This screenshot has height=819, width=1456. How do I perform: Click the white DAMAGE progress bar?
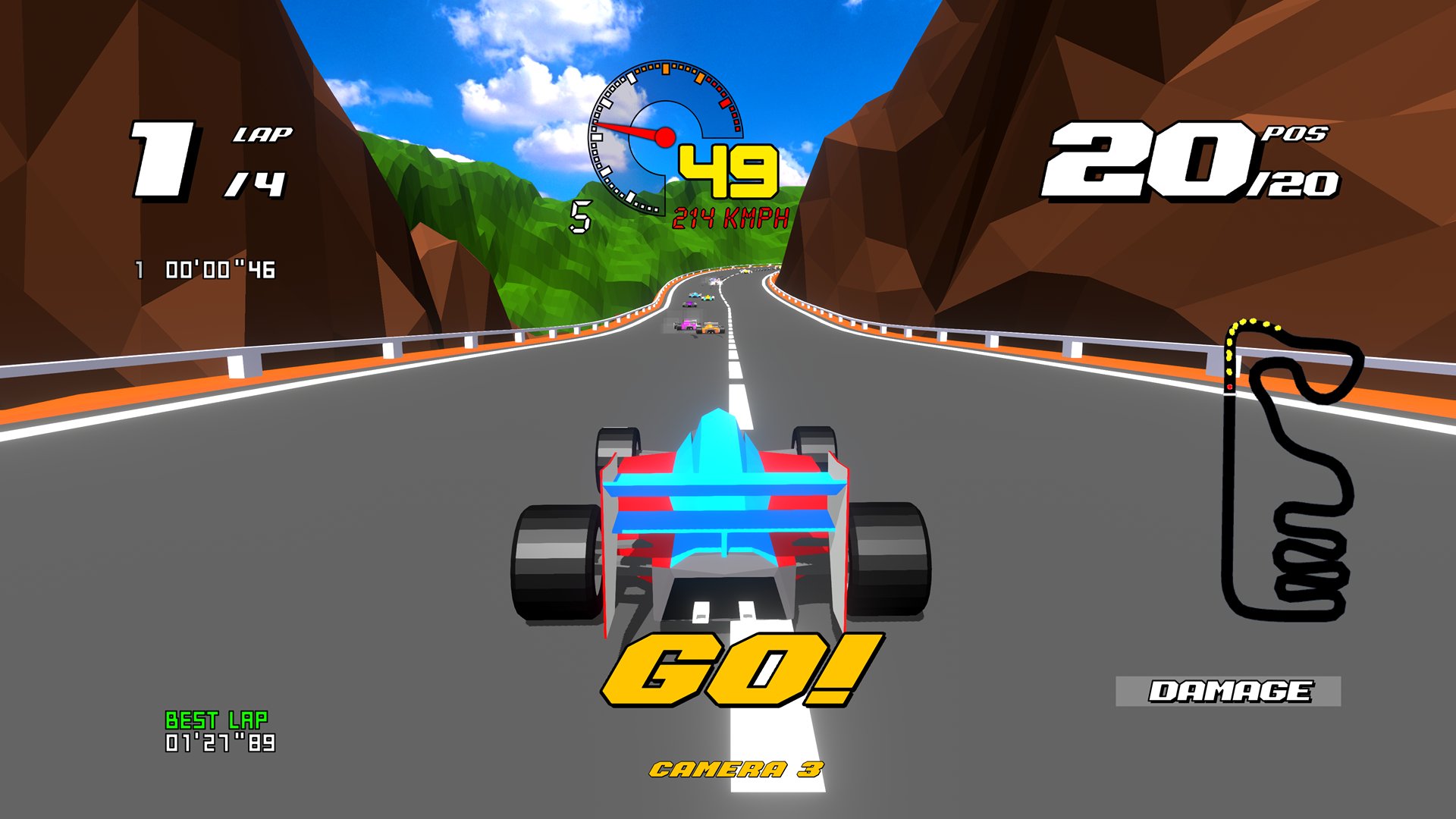tap(1228, 692)
